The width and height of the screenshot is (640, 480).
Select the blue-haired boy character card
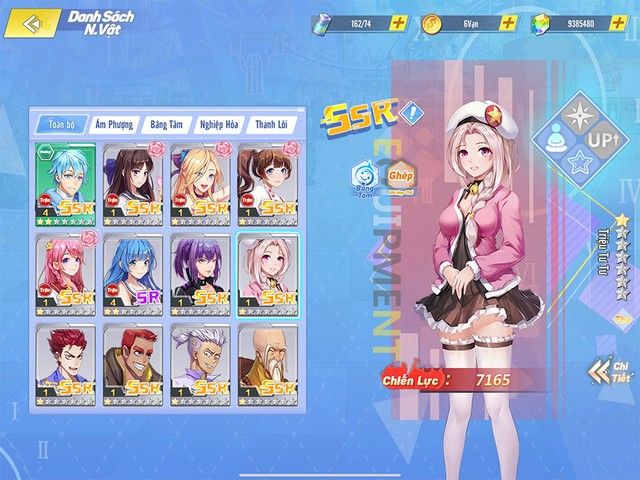point(66,181)
